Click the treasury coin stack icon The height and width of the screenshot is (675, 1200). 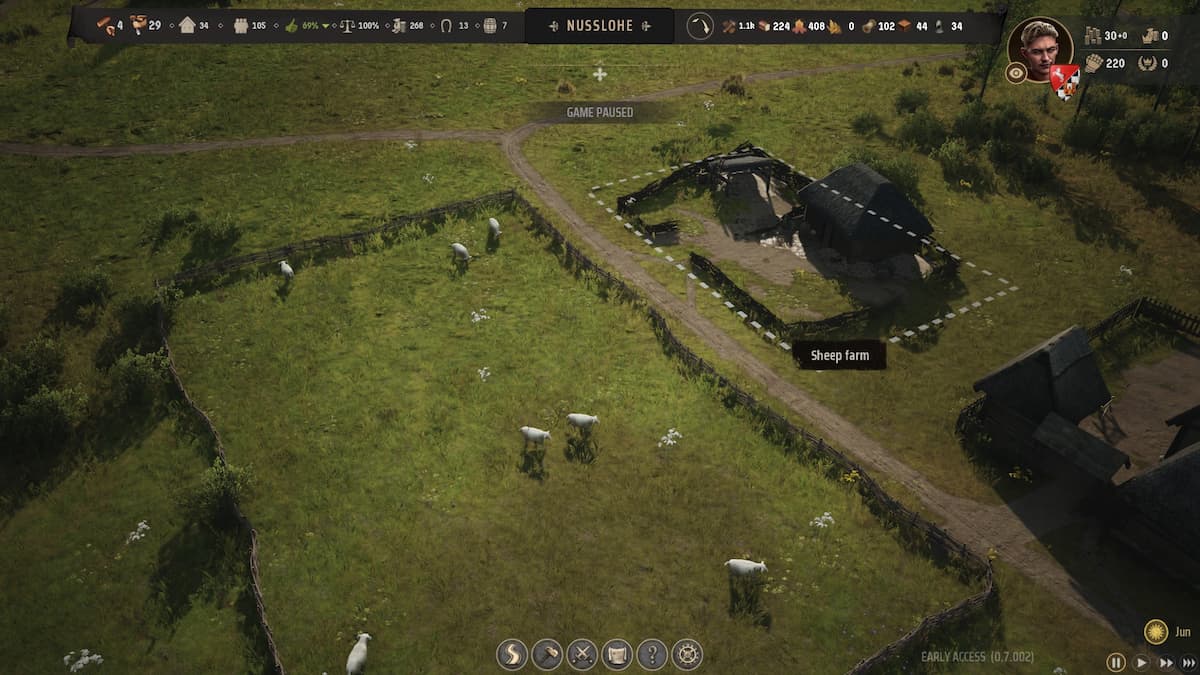tap(1093, 36)
